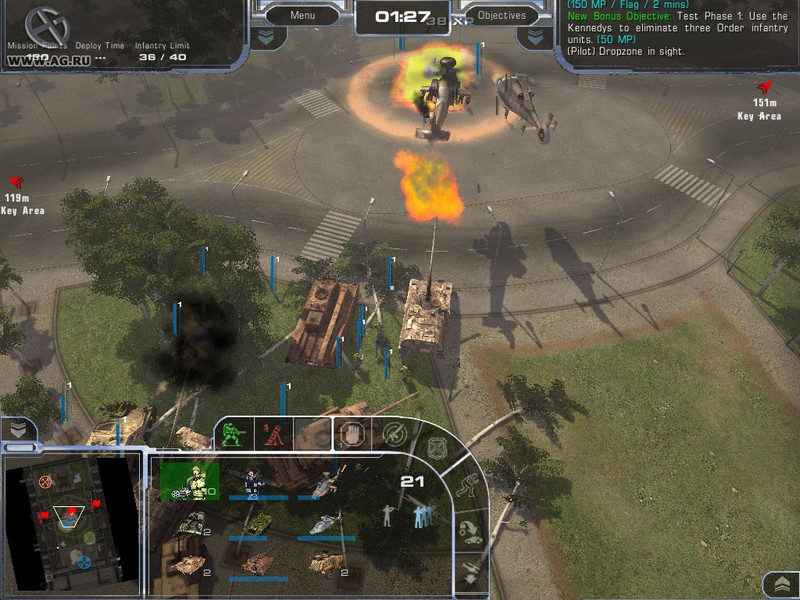Select the blue-coated gunman unit icon
This screenshot has width=800, height=600.
coord(254,481)
